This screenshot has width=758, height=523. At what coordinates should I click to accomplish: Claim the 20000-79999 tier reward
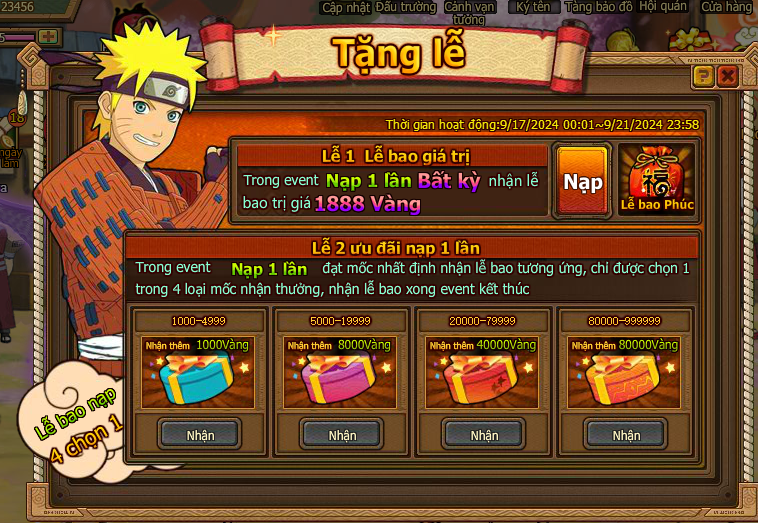tap(484, 434)
